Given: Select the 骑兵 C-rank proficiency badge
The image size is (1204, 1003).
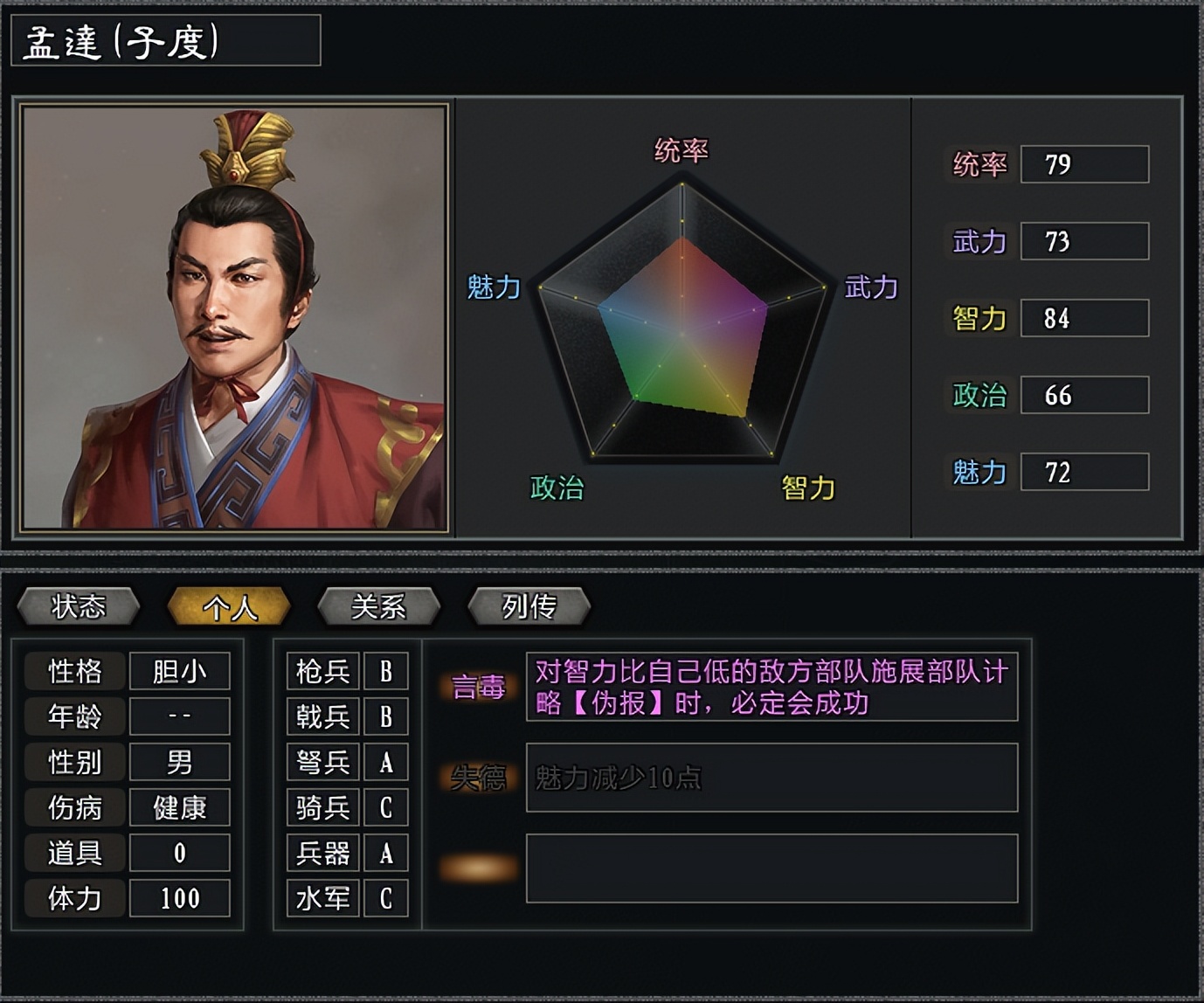Looking at the screenshot, I should pos(387,806).
